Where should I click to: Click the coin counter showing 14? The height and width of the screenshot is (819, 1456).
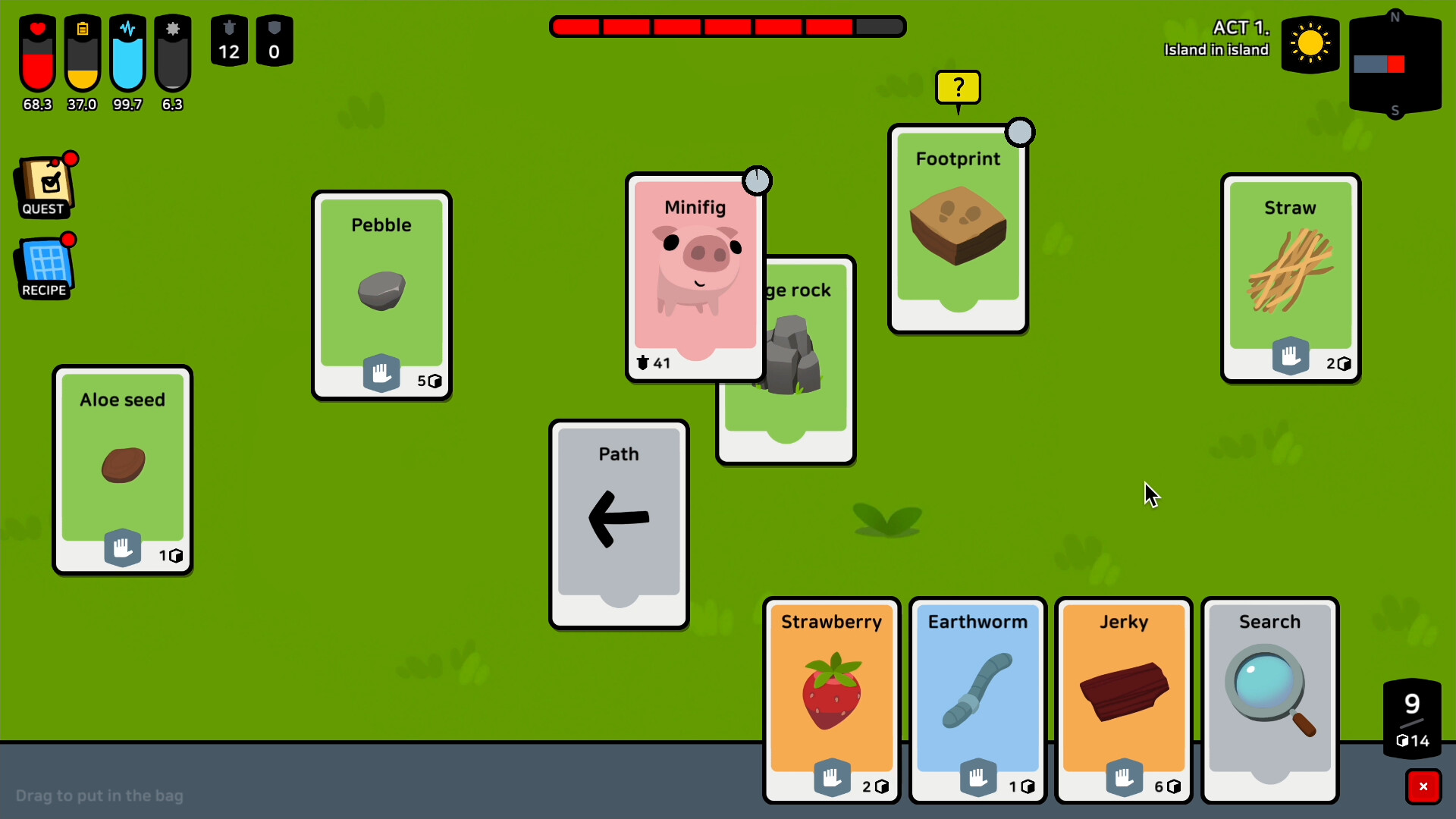[1412, 742]
